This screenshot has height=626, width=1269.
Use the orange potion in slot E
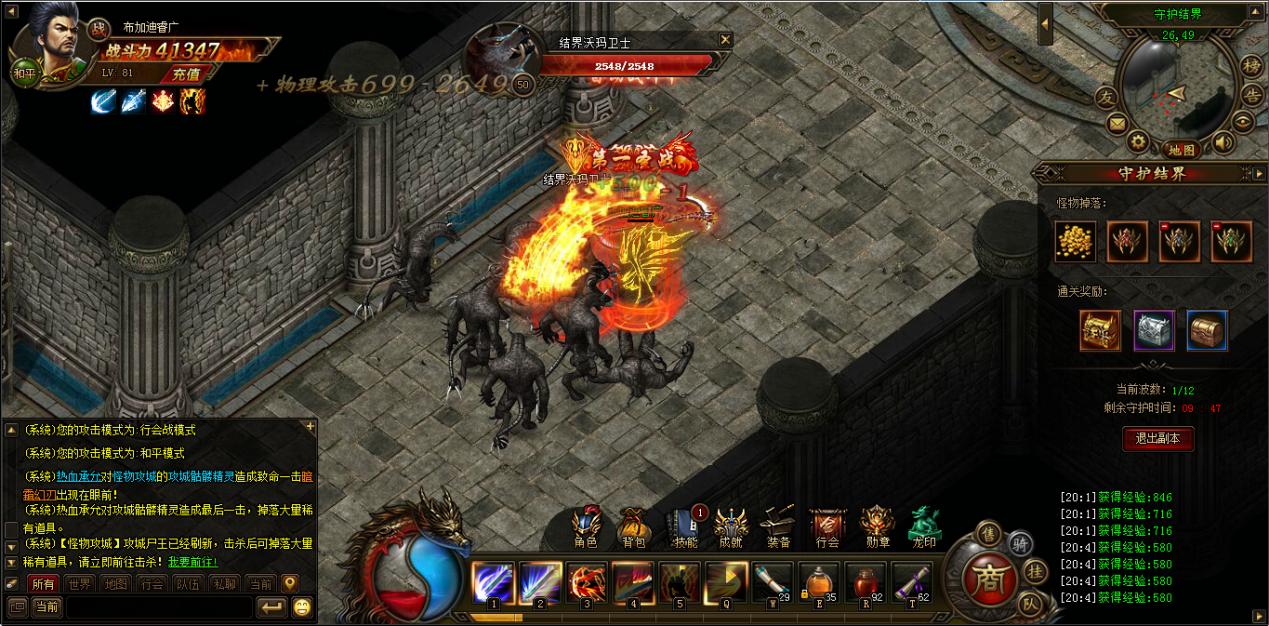click(818, 582)
